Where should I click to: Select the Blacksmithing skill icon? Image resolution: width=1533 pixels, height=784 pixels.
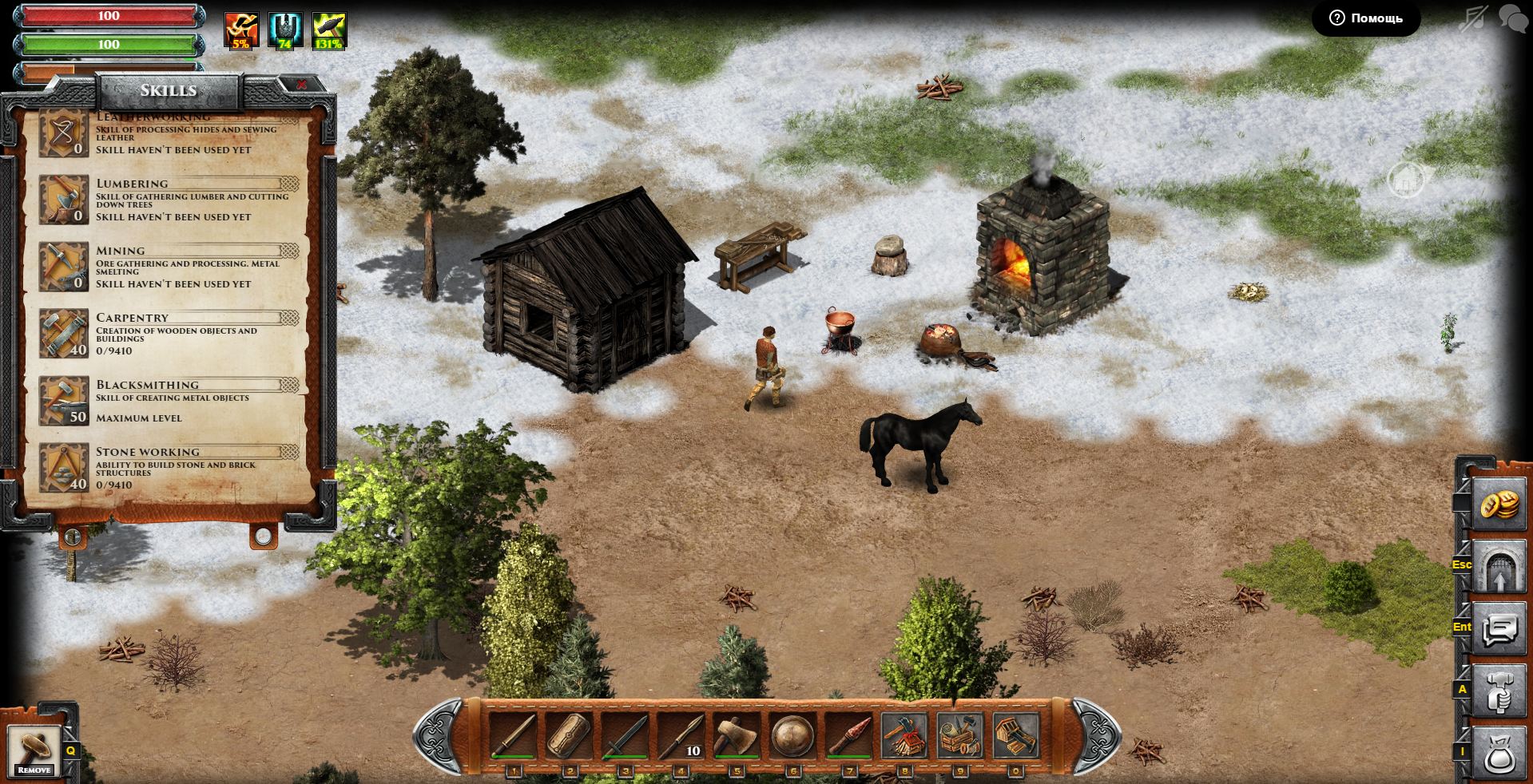[x=64, y=401]
